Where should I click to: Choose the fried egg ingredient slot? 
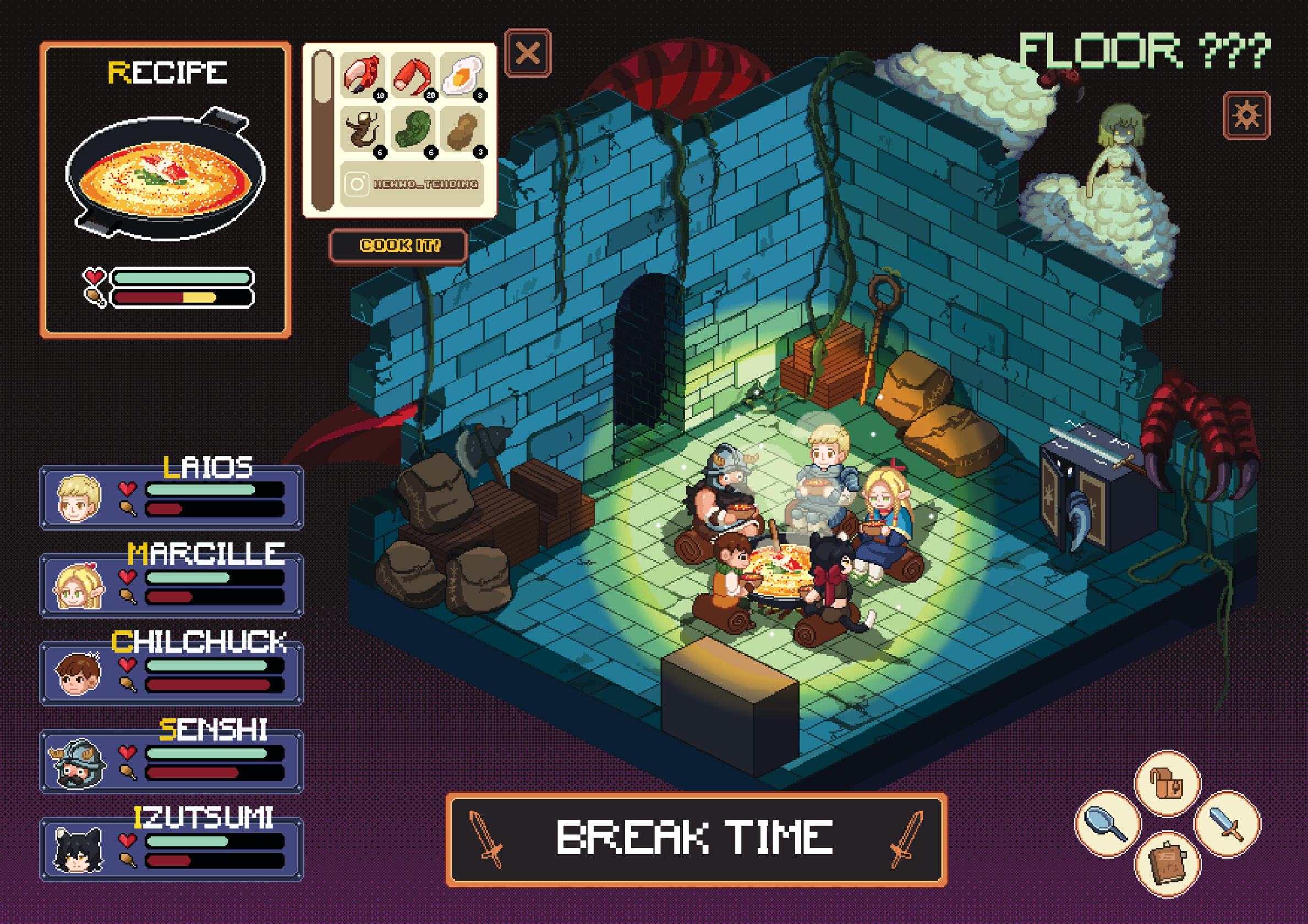click(x=463, y=76)
